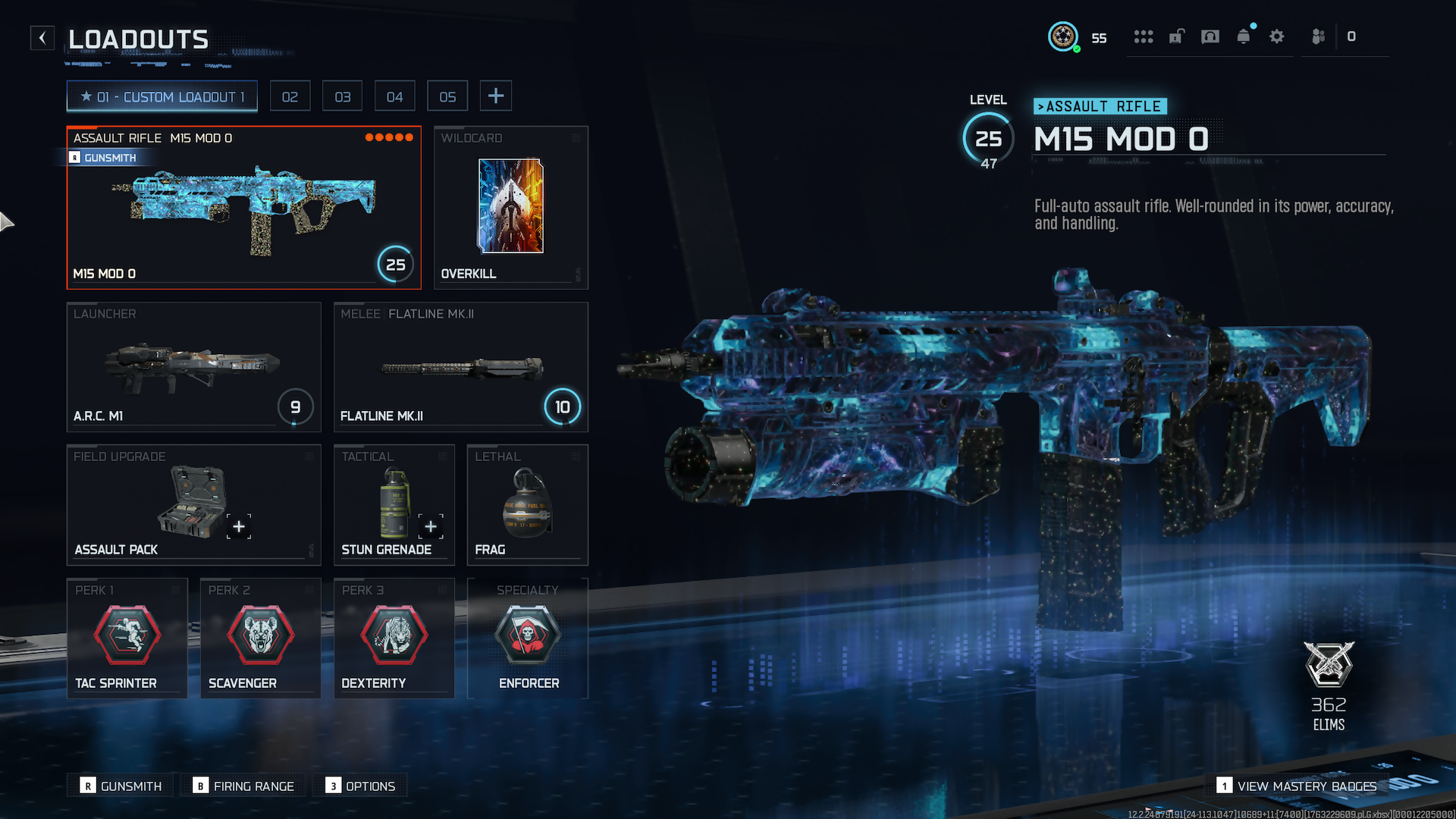Screen dimensions: 1456x819
Task: Choose the Scavenger perk 2 slot
Action: 260,638
